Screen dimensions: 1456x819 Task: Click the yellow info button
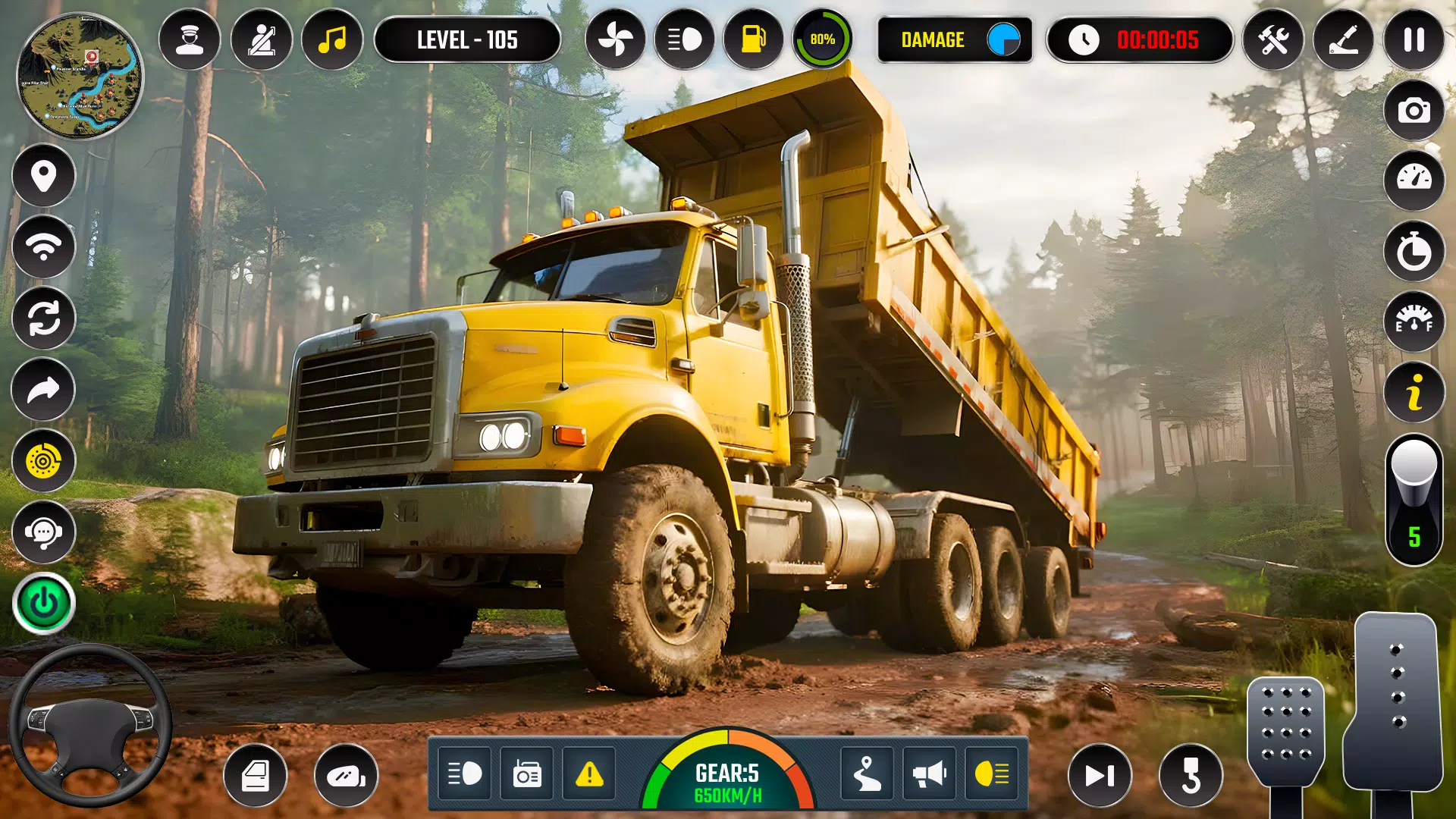1414,393
